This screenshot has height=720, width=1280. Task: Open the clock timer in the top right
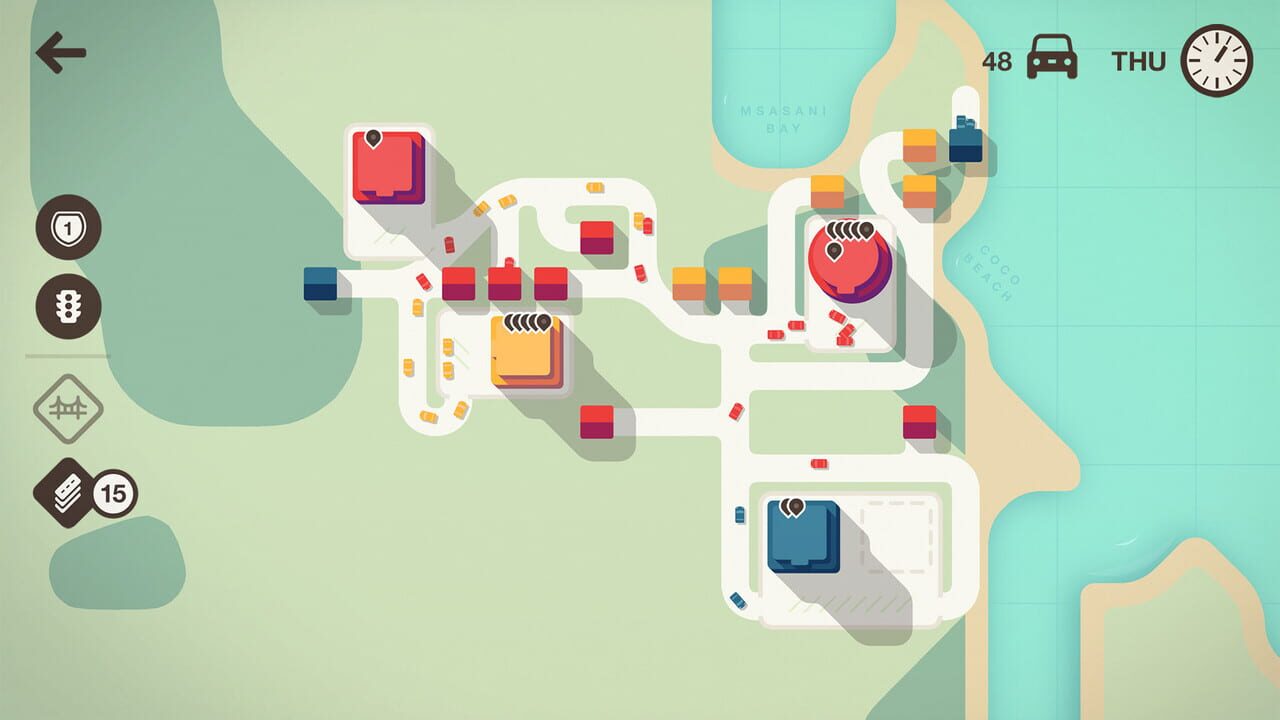[x=1216, y=58]
